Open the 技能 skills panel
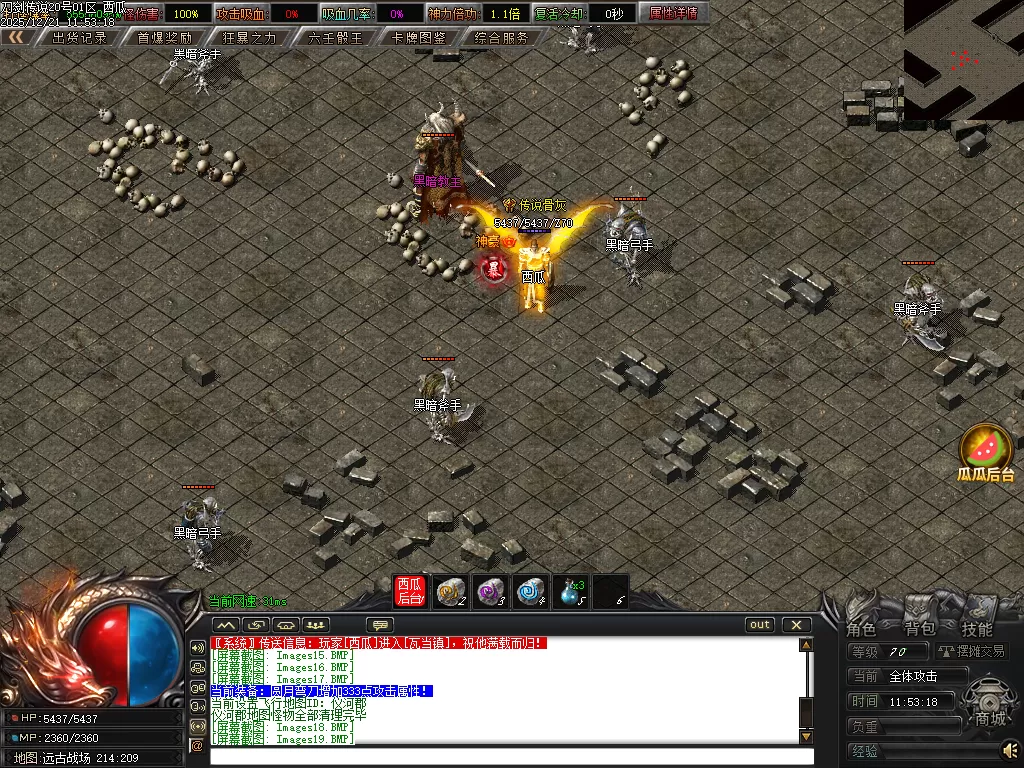This screenshot has width=1024, height=768. [x=977, y=629]
